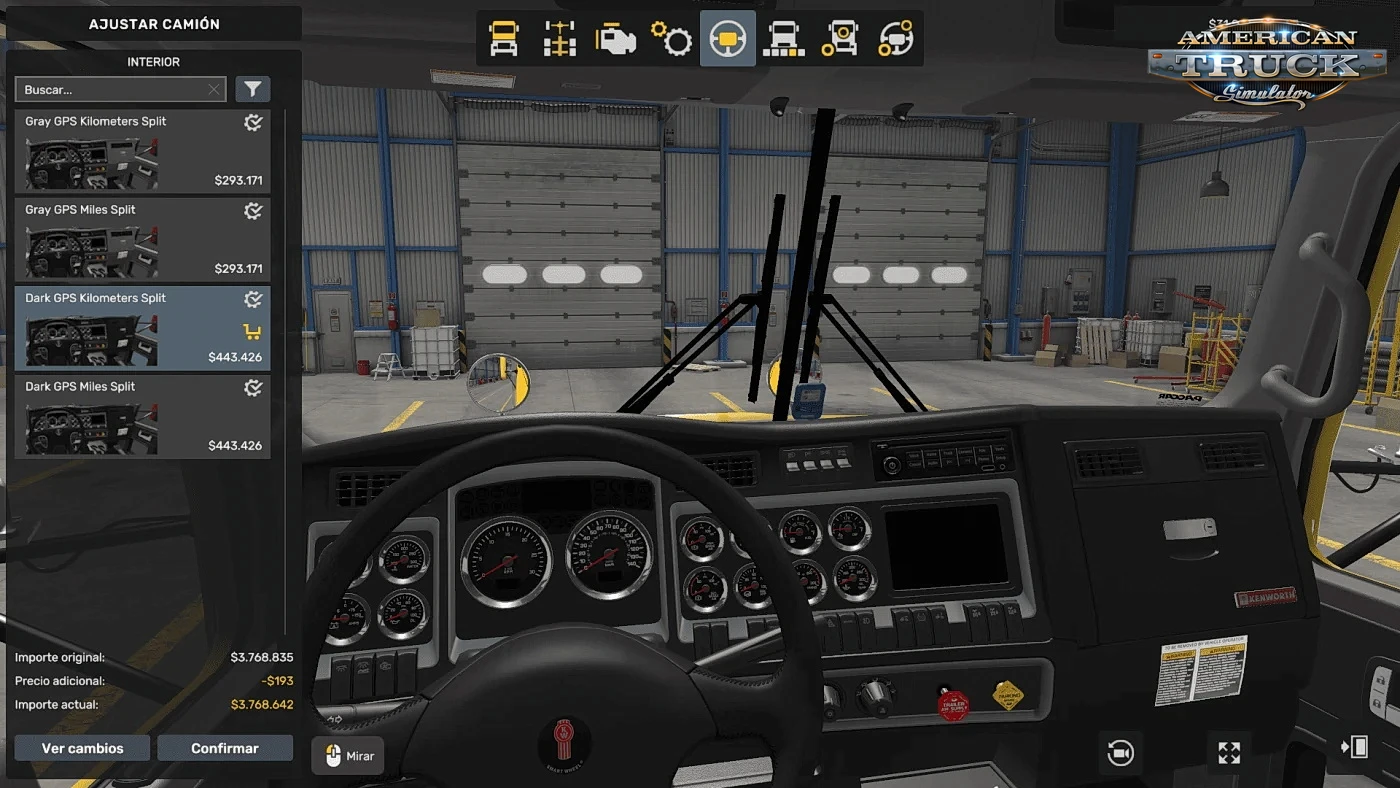This screenshot has width=1400, height=788.
Task: Open the funnel filter options
Action: [253, 90]
